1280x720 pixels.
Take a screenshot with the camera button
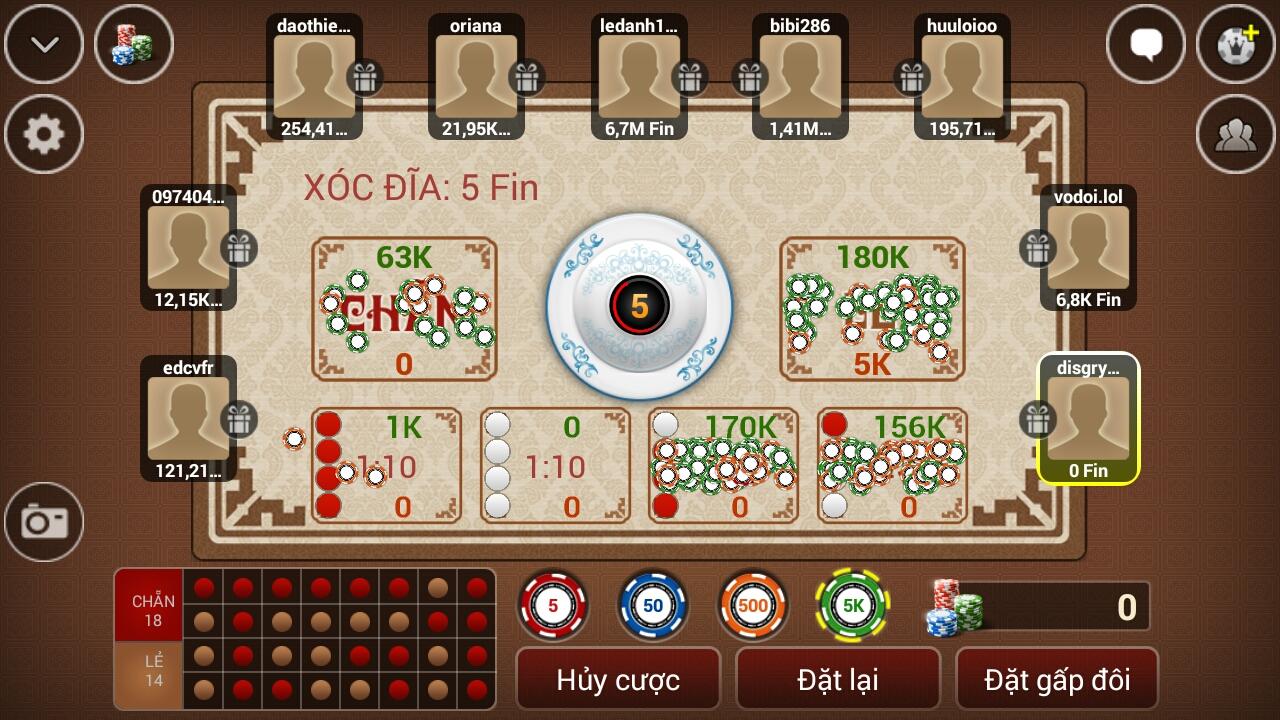point(44,521)
